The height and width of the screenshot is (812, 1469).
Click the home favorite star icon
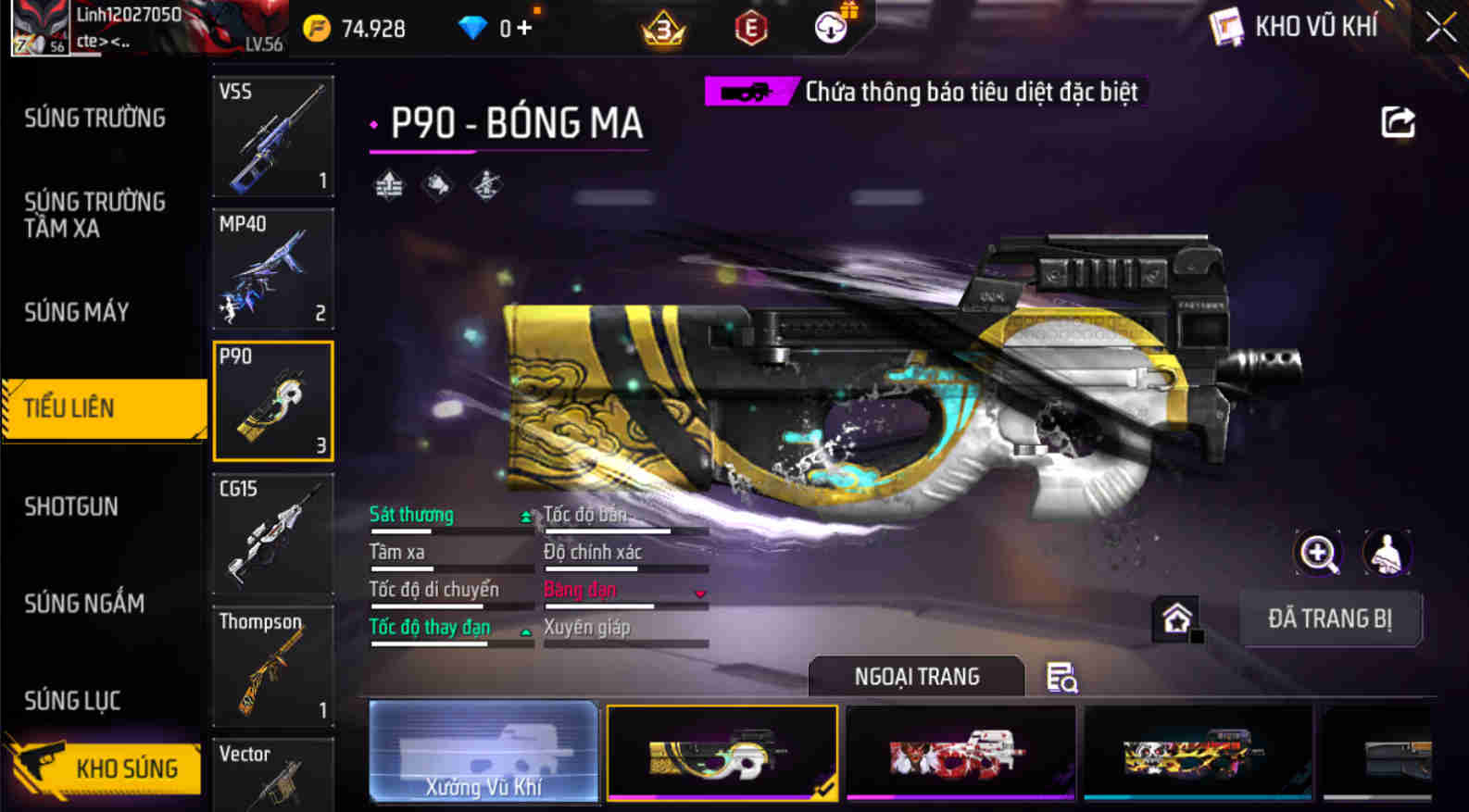click(x=1177, y=618)
